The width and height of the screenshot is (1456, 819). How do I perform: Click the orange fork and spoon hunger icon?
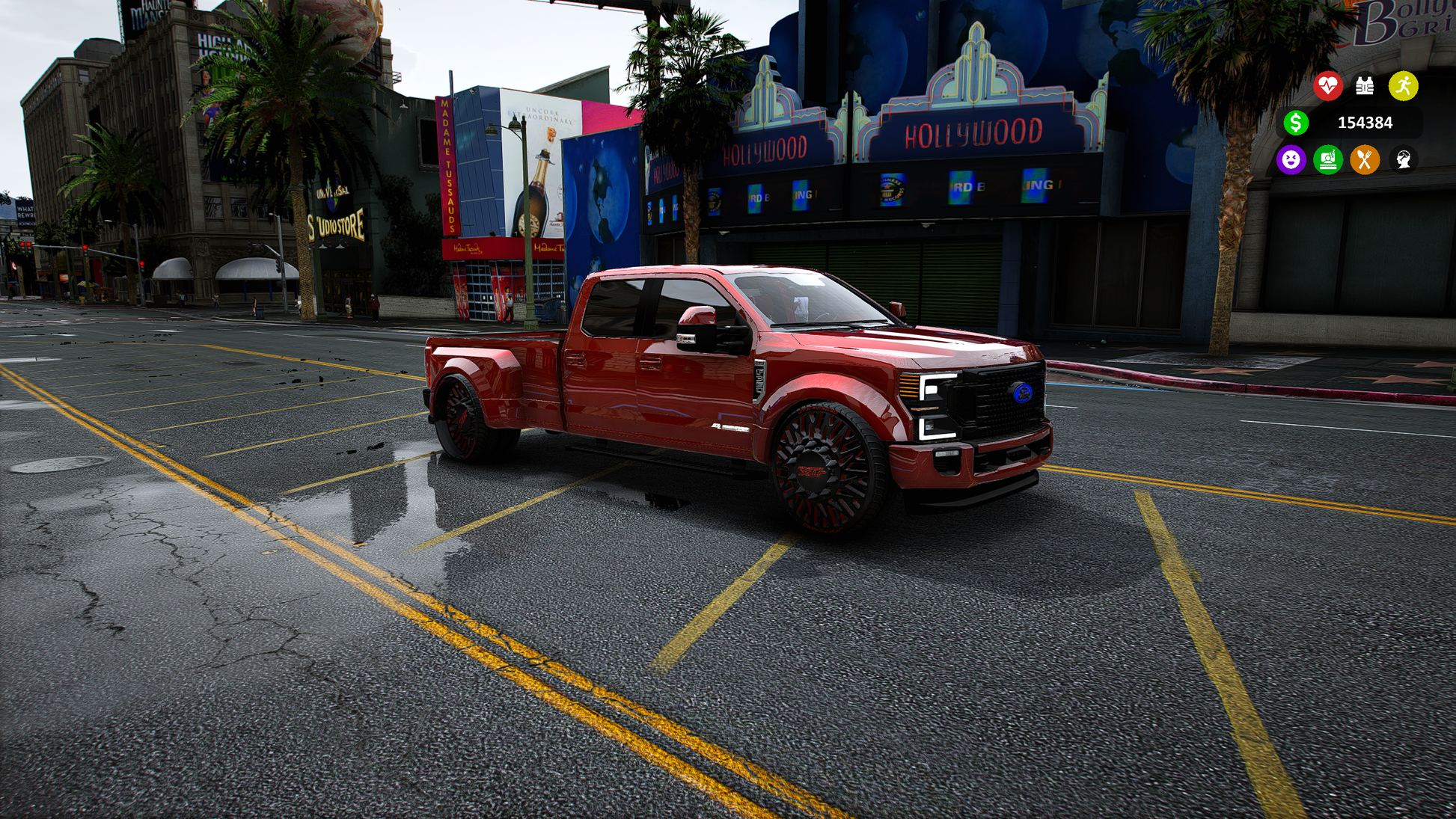point(1365,159)
